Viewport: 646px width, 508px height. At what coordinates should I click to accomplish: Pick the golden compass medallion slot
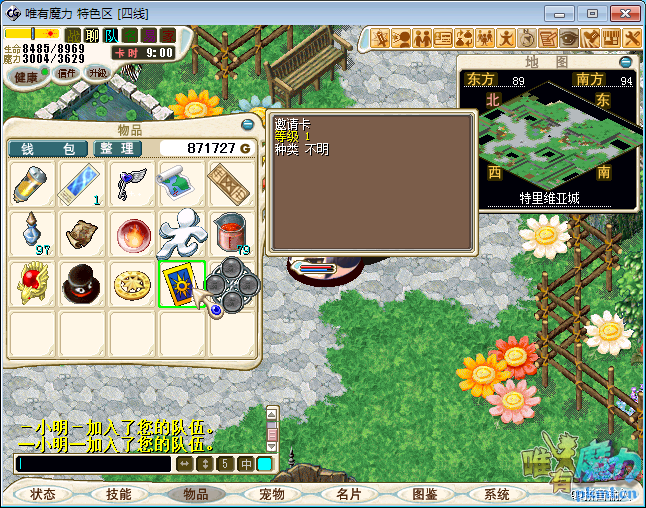click(x=133, y=284)
